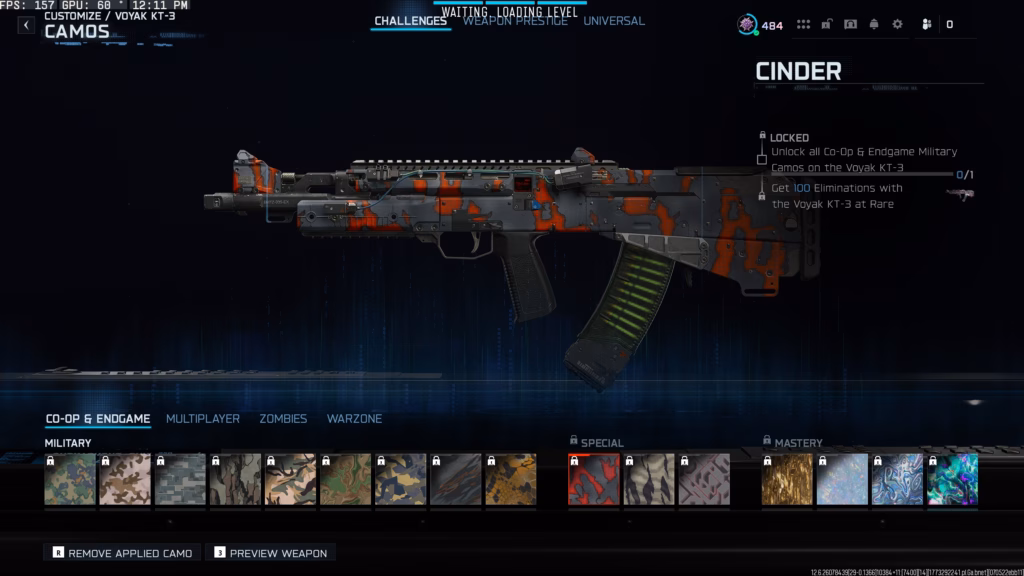Click the Preview Weapon button
The width and height of the screenshot is (1024, 576).
(270, 553)
